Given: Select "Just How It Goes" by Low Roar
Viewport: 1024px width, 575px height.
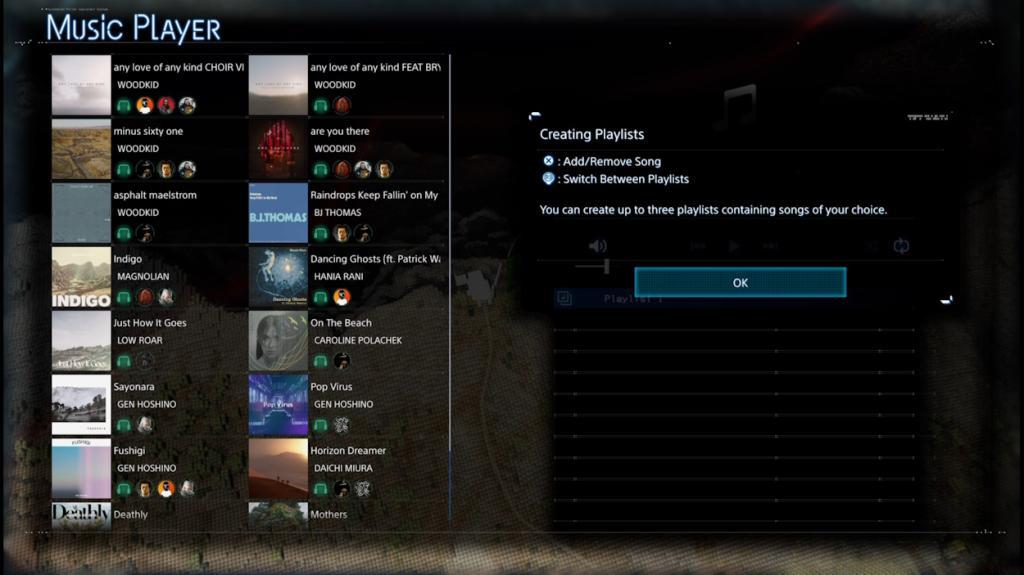Looking at the screenshot, I should (150, 324).
